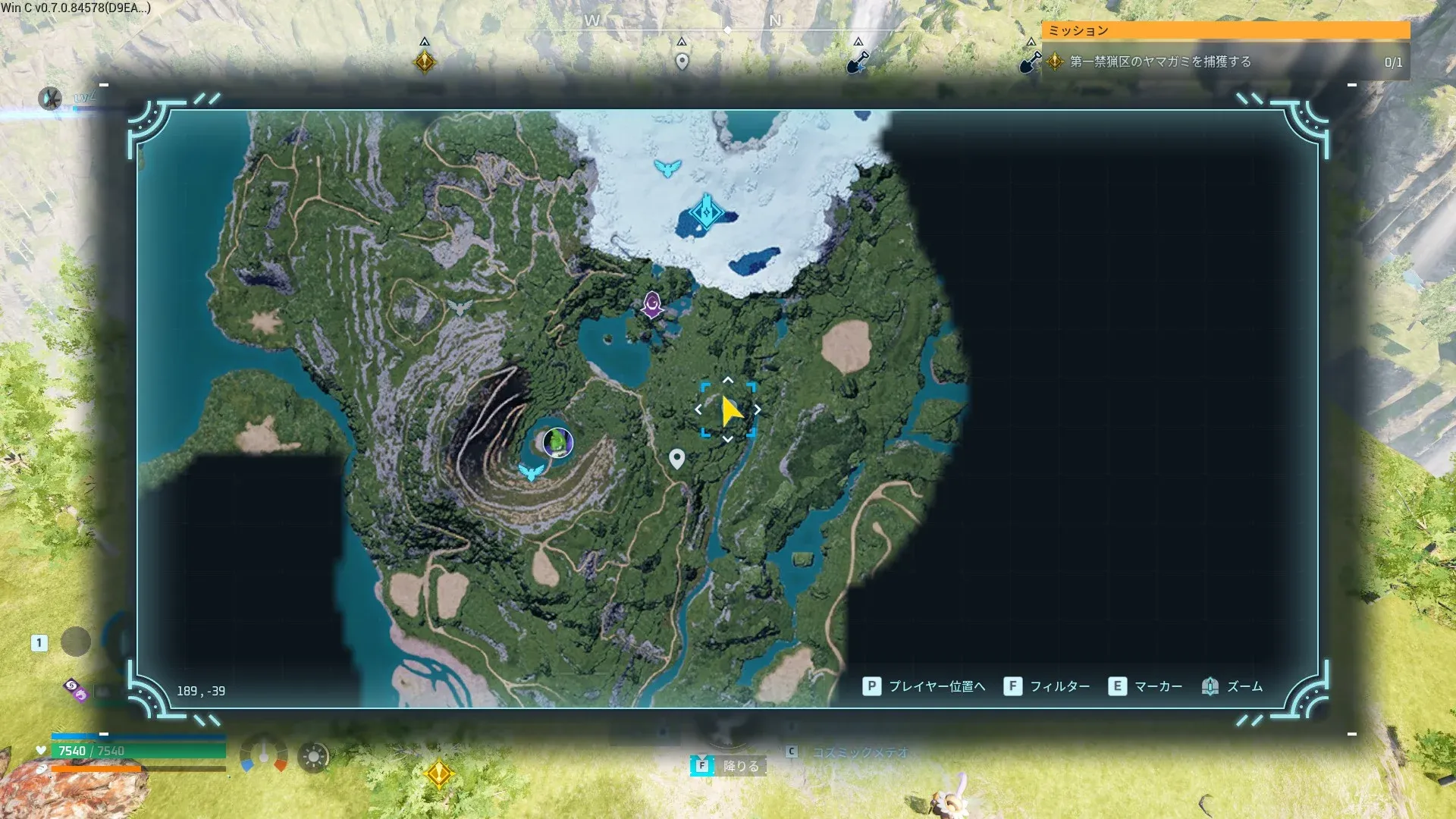Select the white location pin marker
Screen dimensions: 1456x819
pyautogui.click(x=677, y=459)
